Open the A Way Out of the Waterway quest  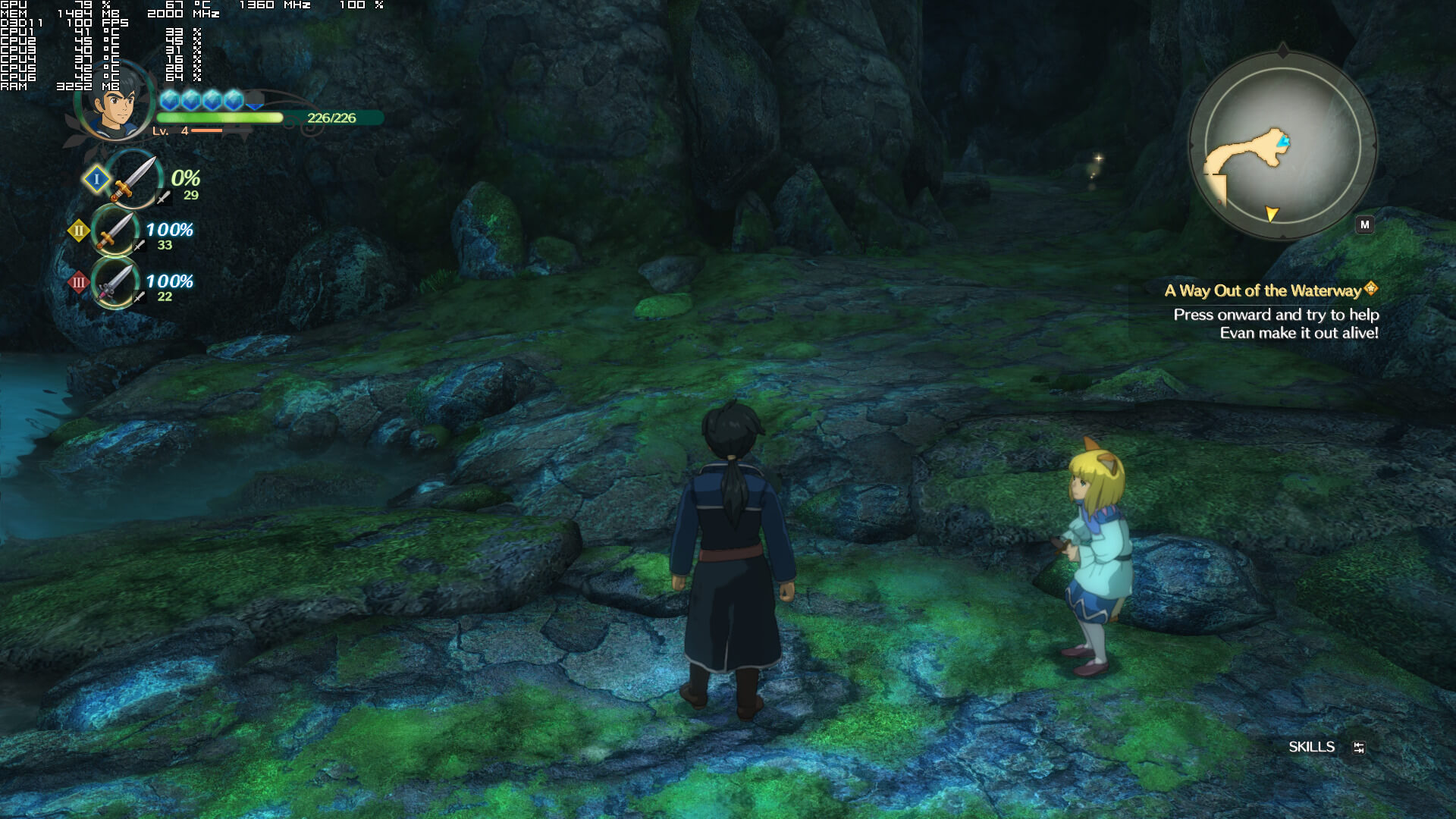coord(1263,290)
